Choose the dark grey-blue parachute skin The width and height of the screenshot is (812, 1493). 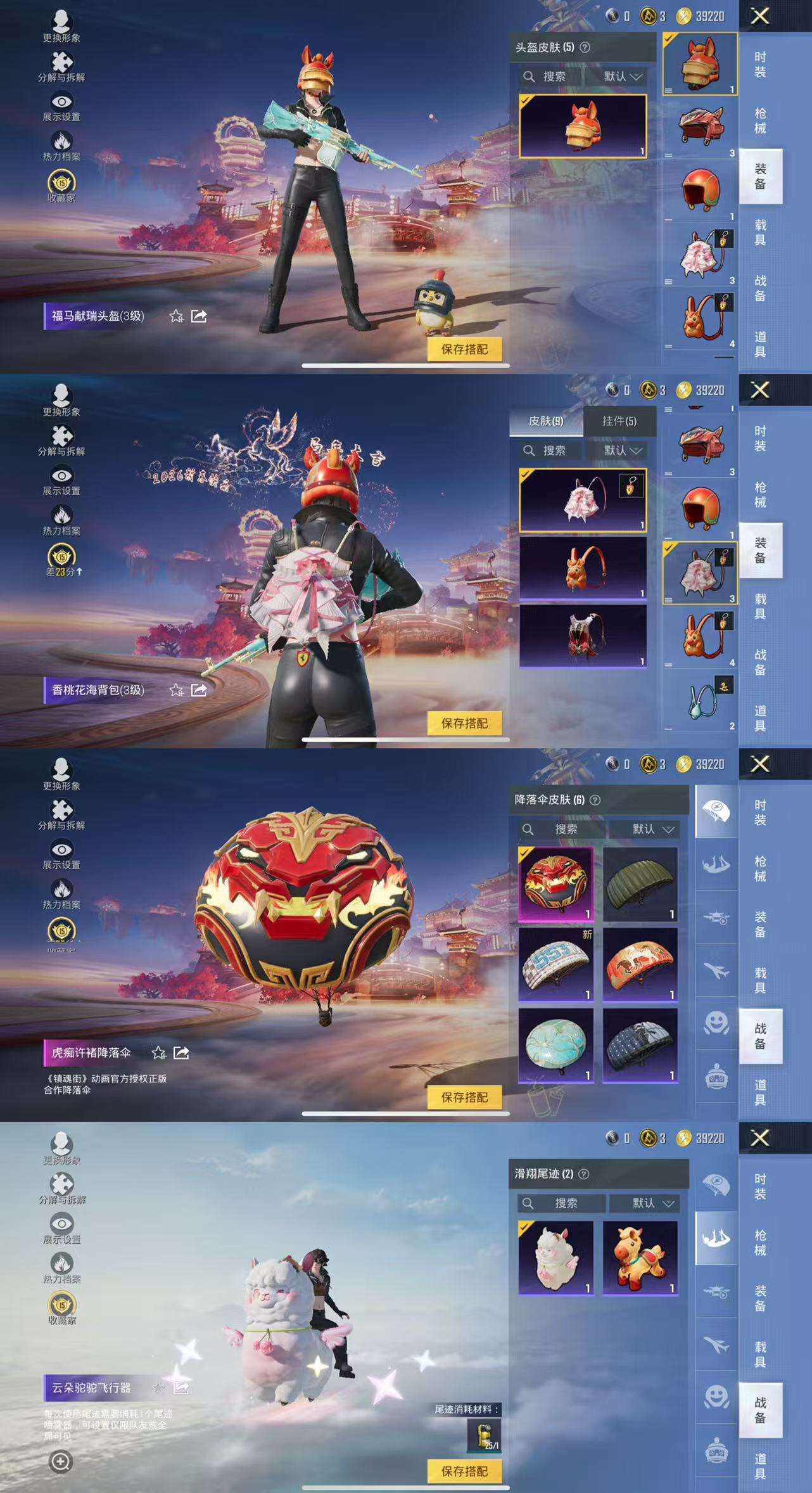(640, 1045)
